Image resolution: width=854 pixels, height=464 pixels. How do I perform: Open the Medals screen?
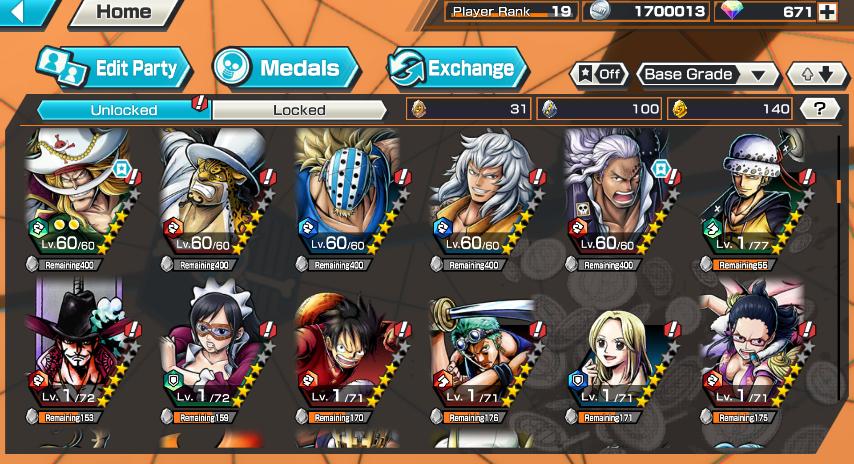287,68
